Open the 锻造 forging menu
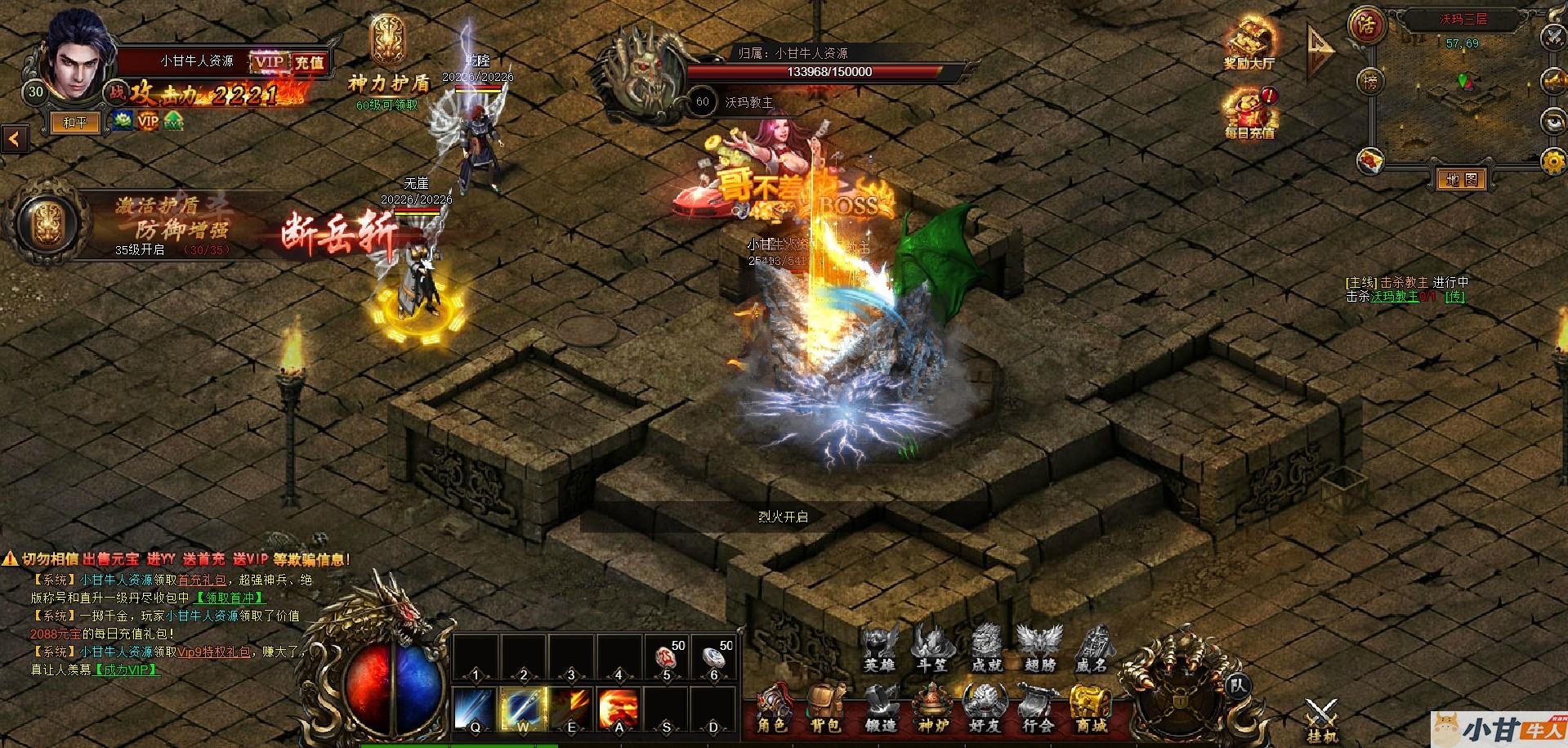 (880, 708)
